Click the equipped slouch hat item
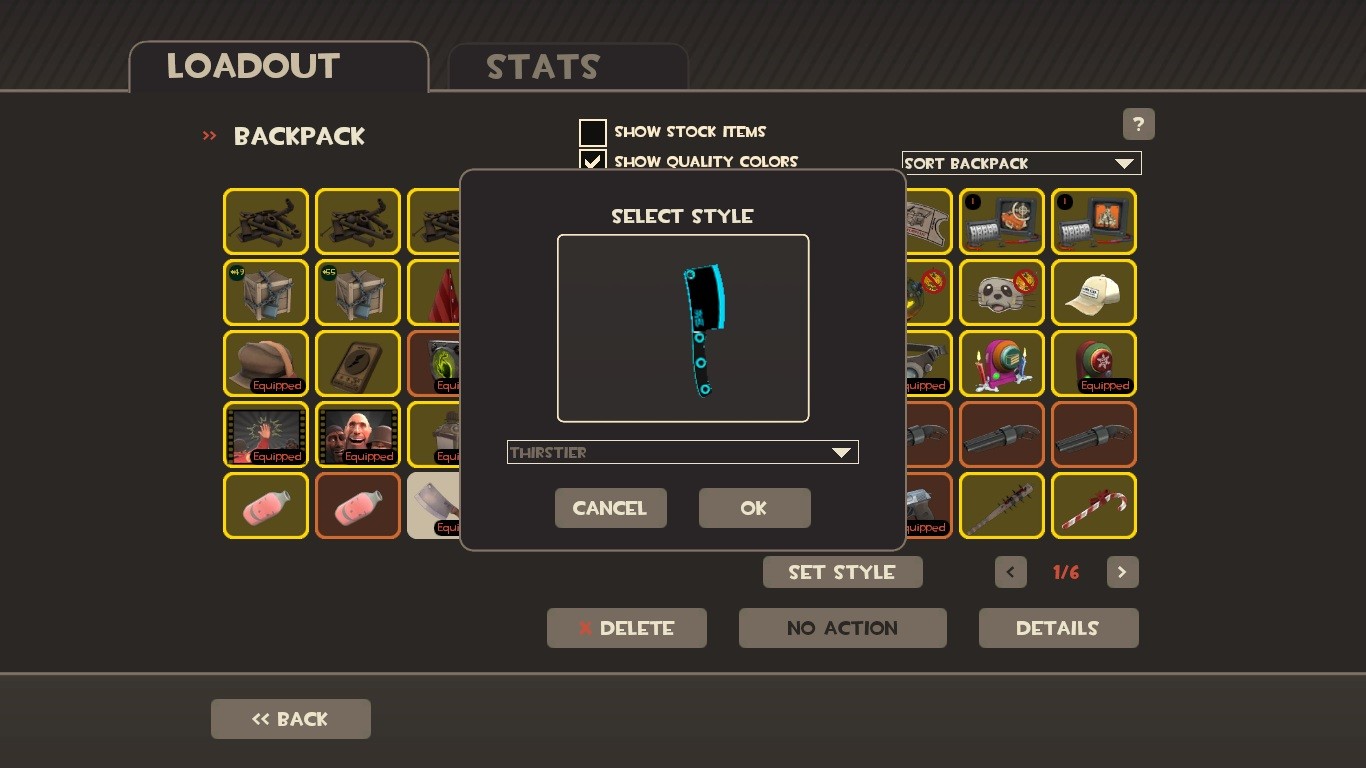 coord(265,363)
